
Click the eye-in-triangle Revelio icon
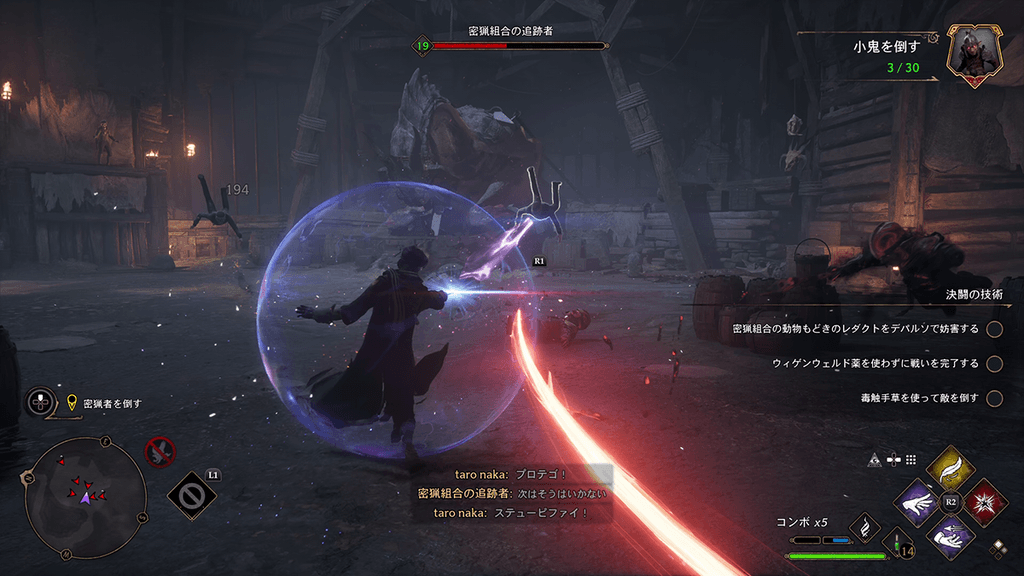click(876, 460)
